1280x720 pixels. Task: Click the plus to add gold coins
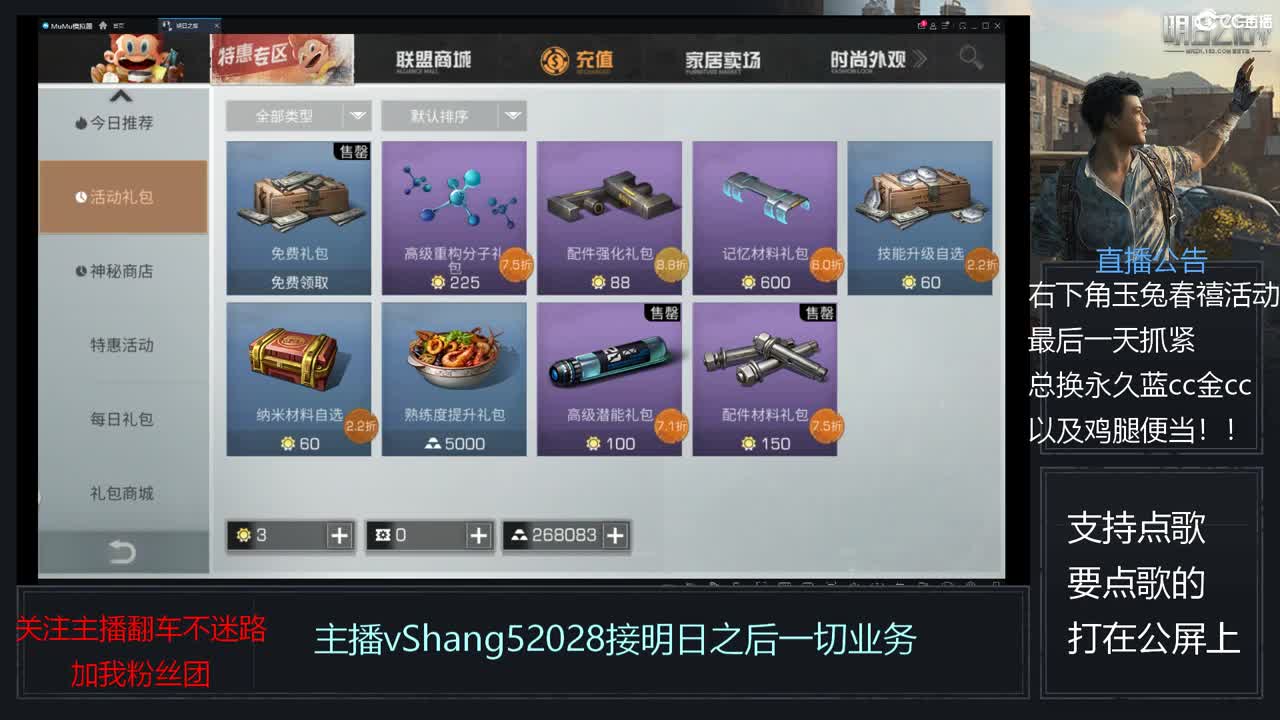pyautogui.click(x=340, y=536)
